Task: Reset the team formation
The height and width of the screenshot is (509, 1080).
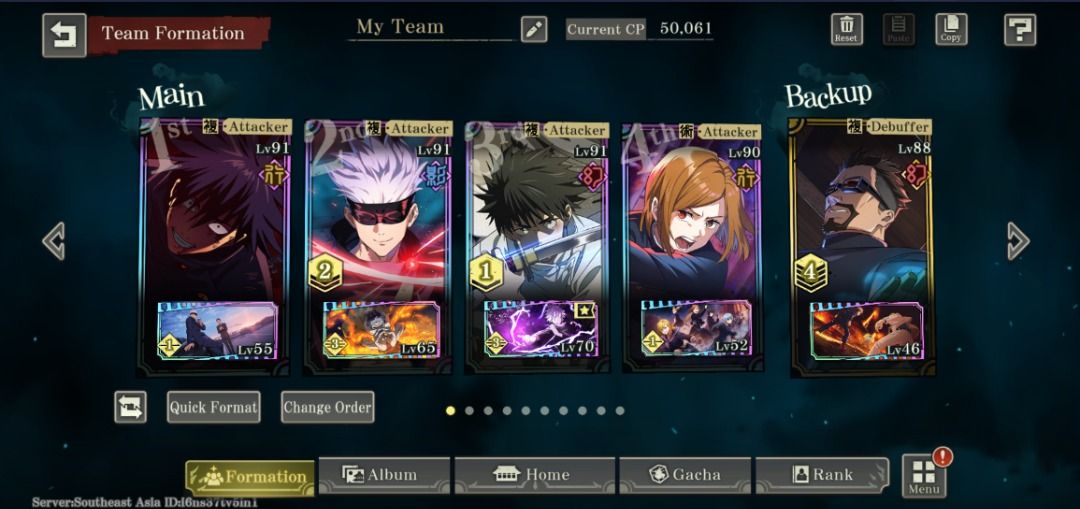Action: pyautogui.click(x=846, y=29)
